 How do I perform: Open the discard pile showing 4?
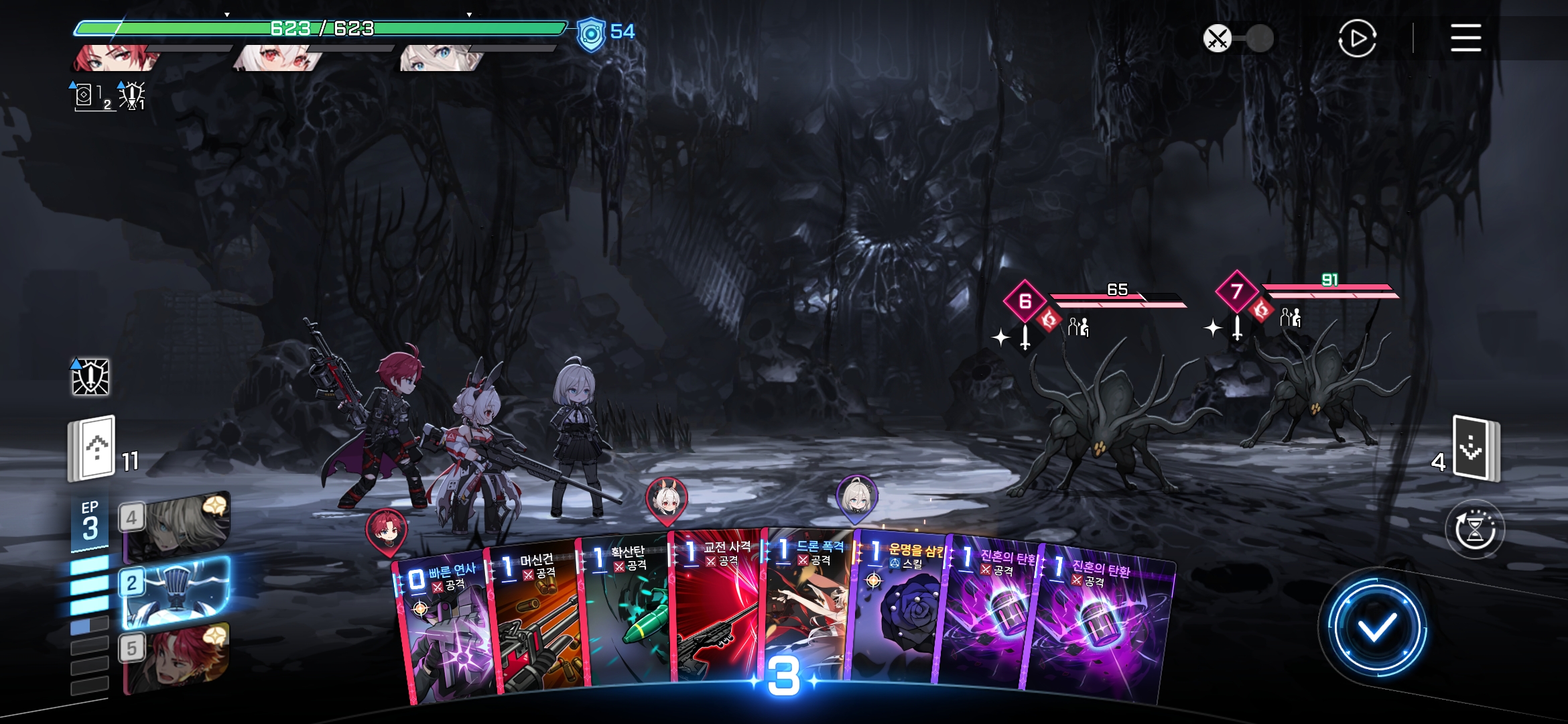pyautogui.click(x=1475, y=448)
